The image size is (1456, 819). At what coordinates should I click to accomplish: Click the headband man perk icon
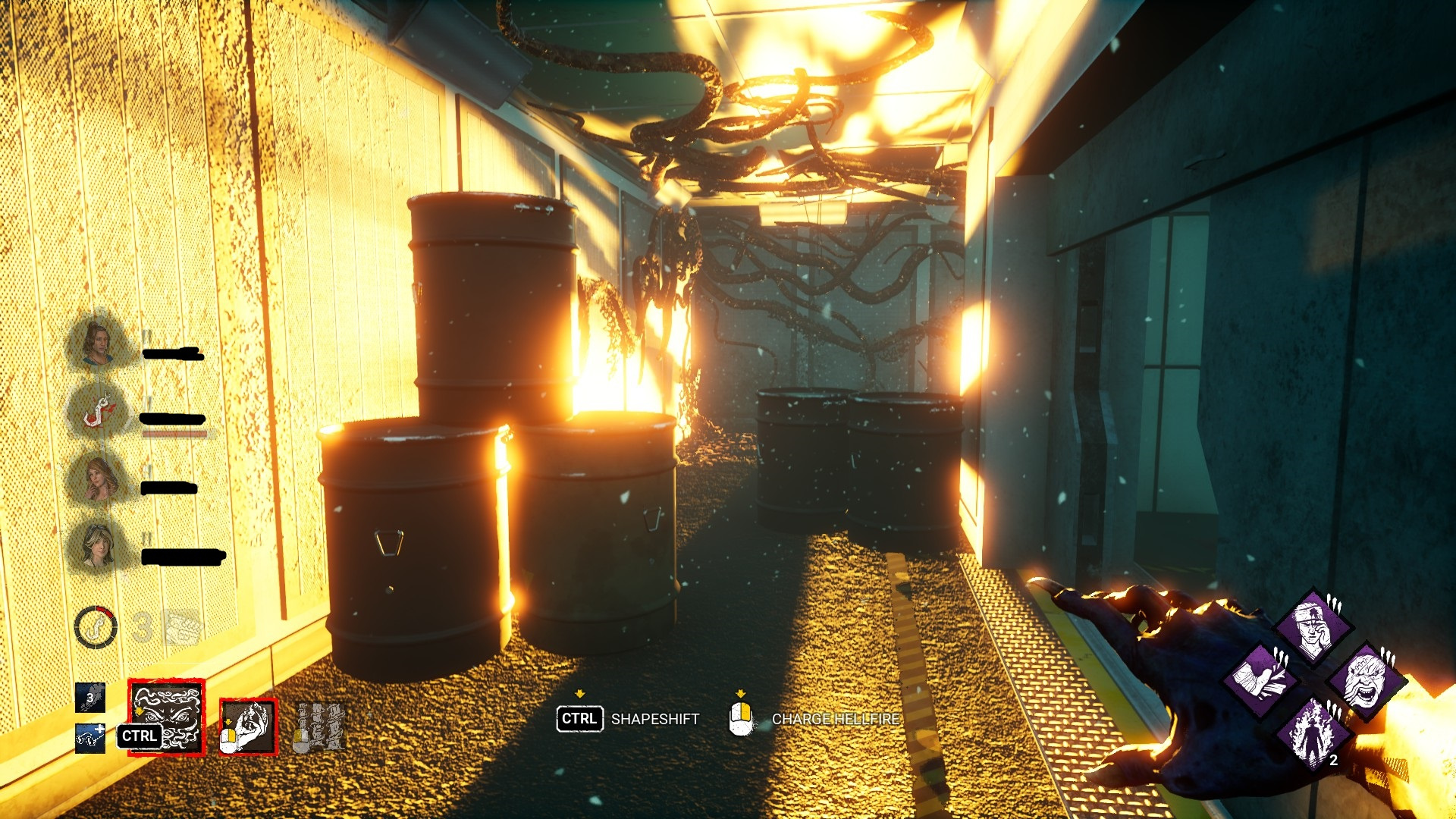[1313, 628]
